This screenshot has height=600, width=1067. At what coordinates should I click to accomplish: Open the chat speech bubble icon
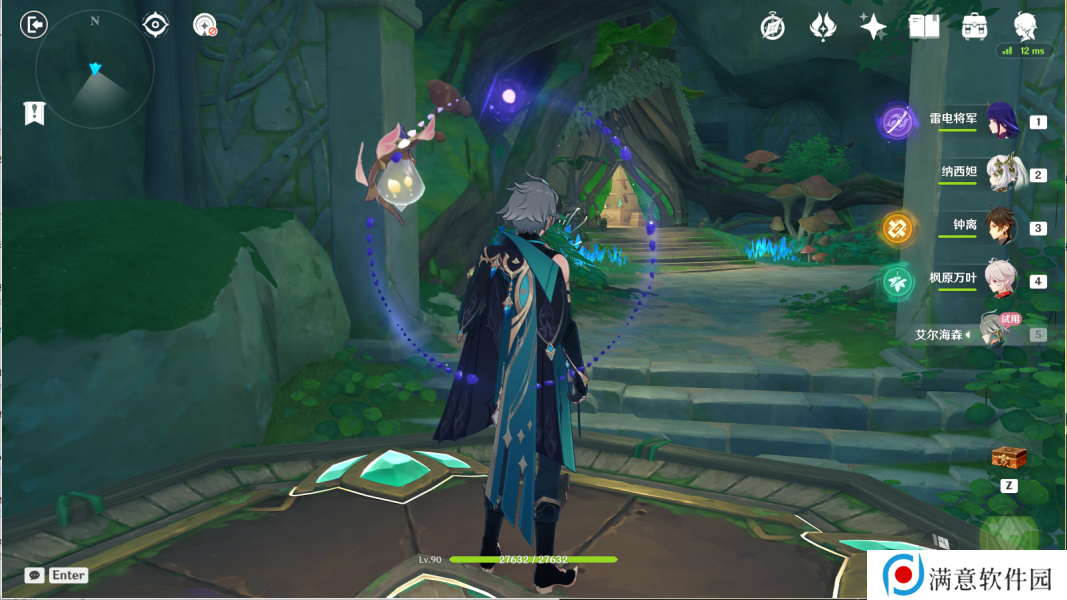click(x=35, y=575)
